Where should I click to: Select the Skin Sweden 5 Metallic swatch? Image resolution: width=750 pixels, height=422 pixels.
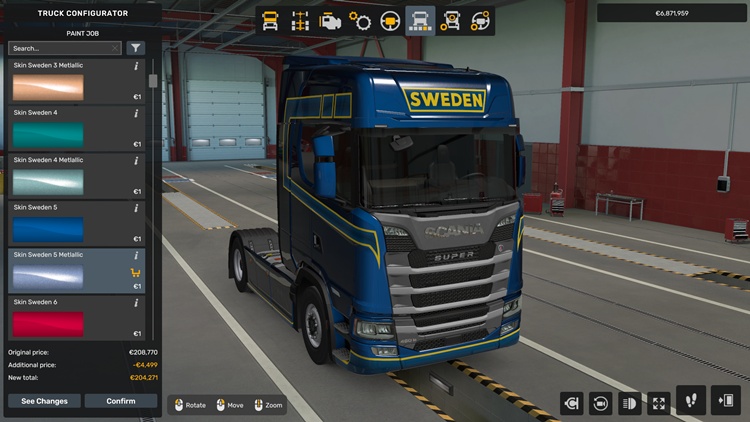pyautogui.click(x=48, y=276)
